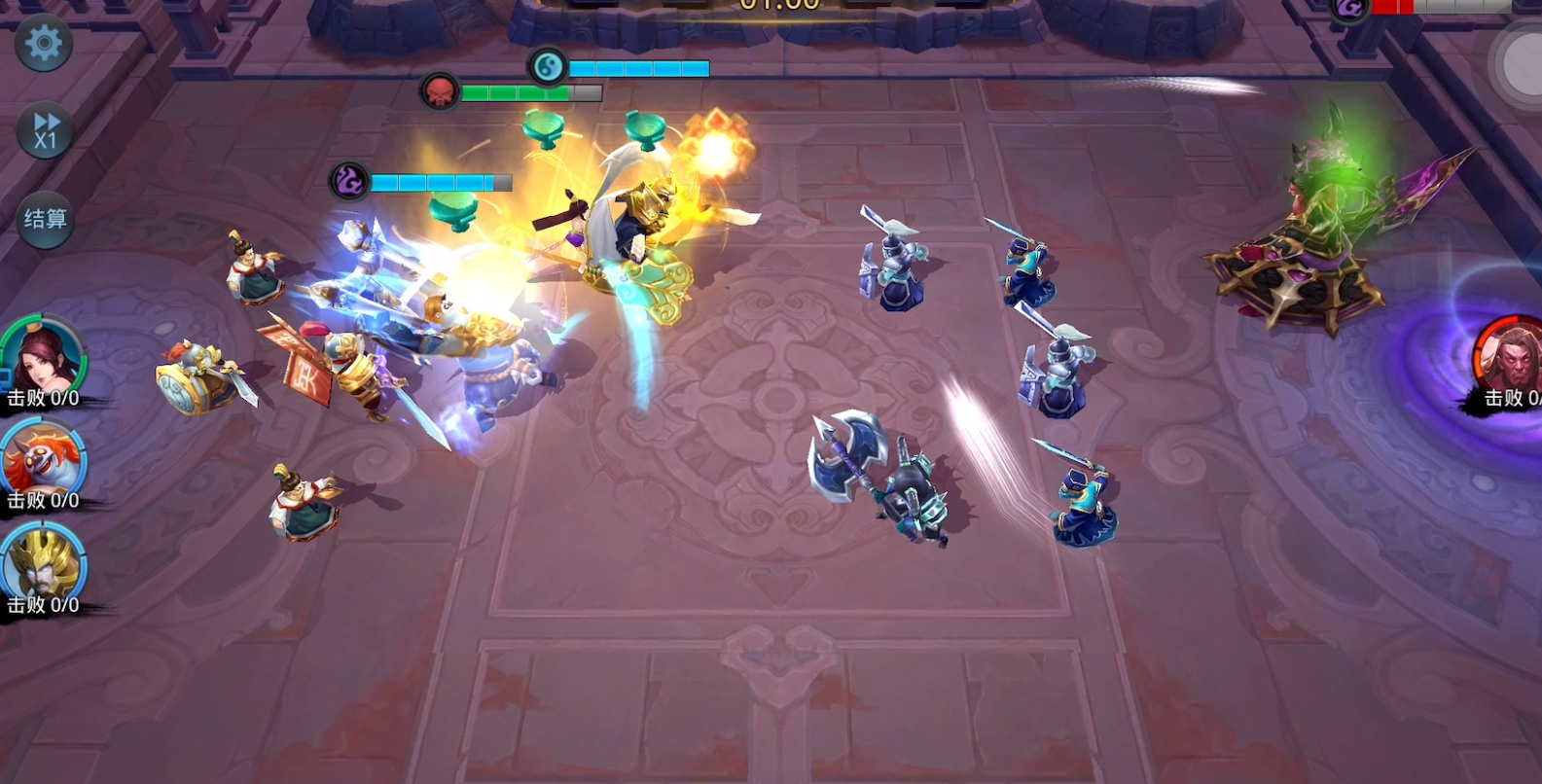1542x784 pixels.
Task: Select the golden-helmeted hero portrait
Action: pos(43,564)
